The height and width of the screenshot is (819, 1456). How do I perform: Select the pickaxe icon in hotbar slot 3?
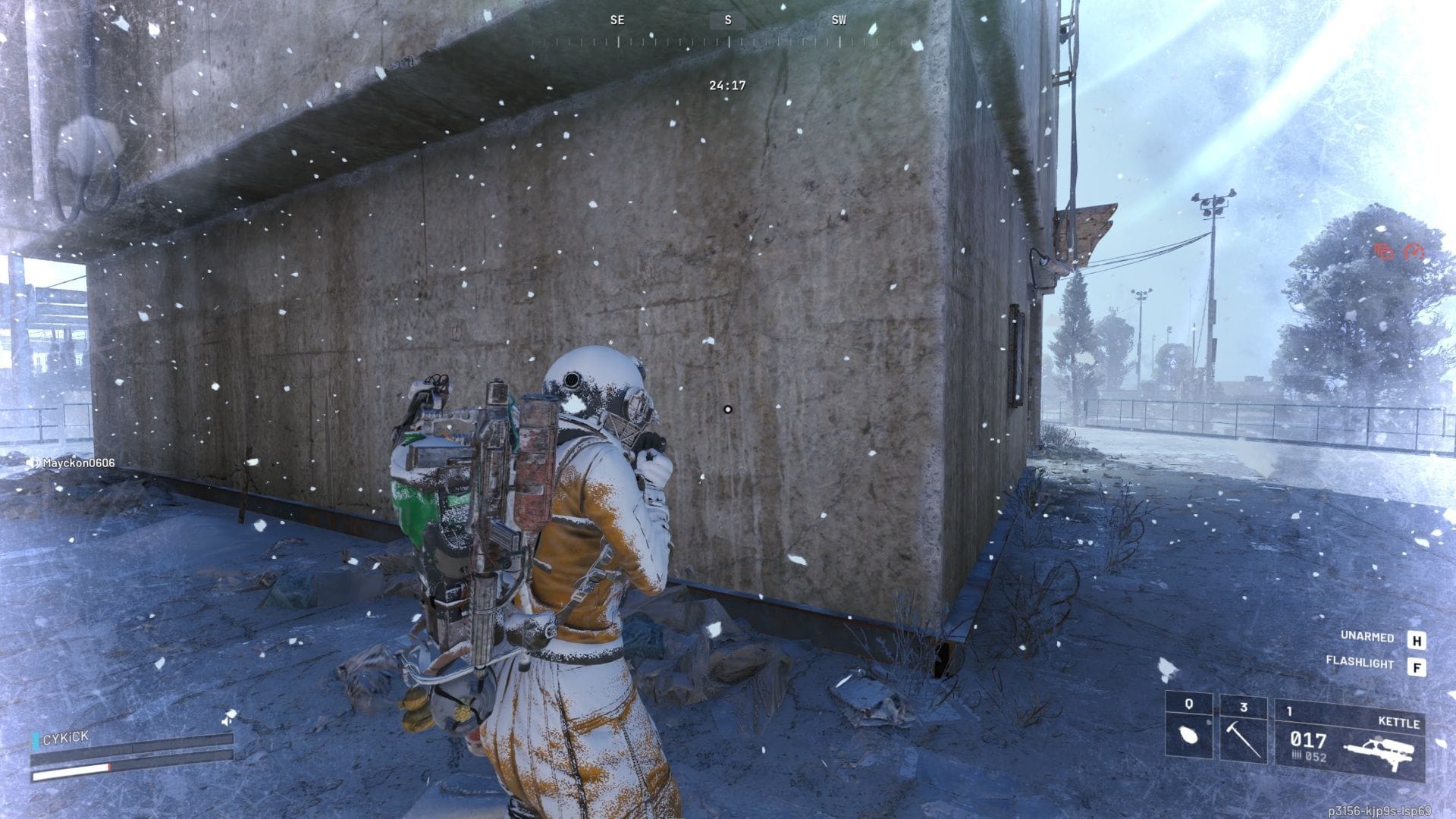[1243, 740]
